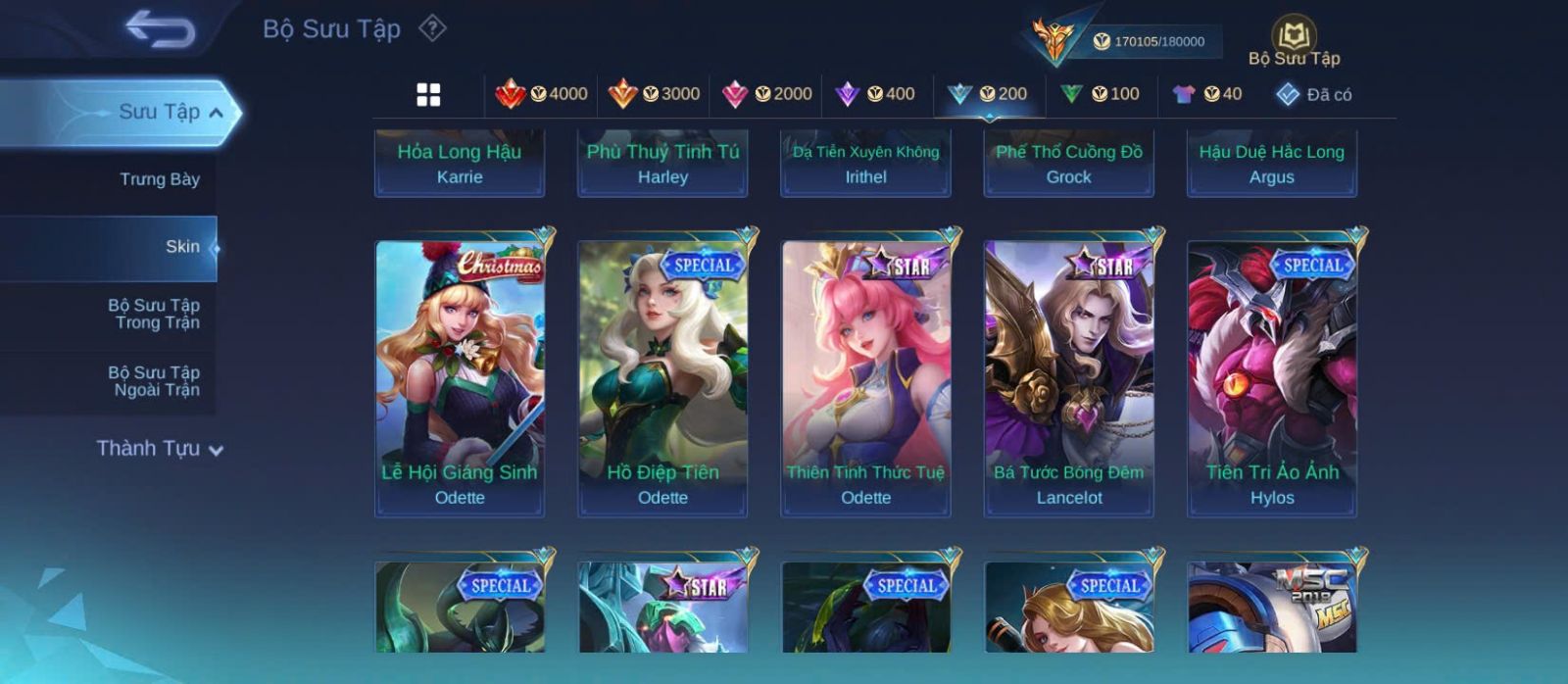Filter skins by the 3000 point tier
Image resolution: width=1568 pixels, height=684 pixels.
654,94
